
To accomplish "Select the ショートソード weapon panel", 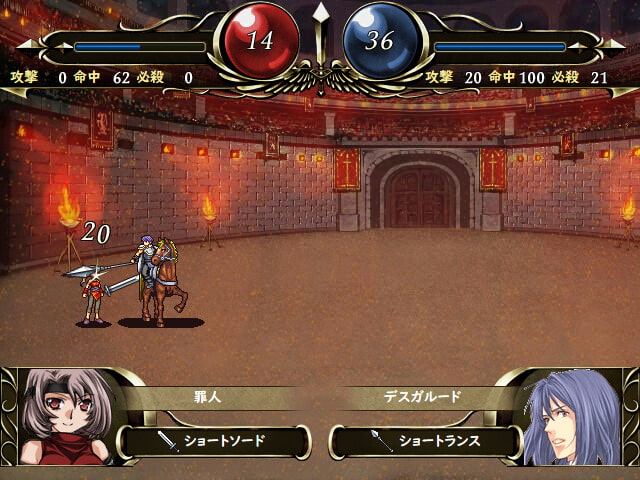I will [215, 441].
